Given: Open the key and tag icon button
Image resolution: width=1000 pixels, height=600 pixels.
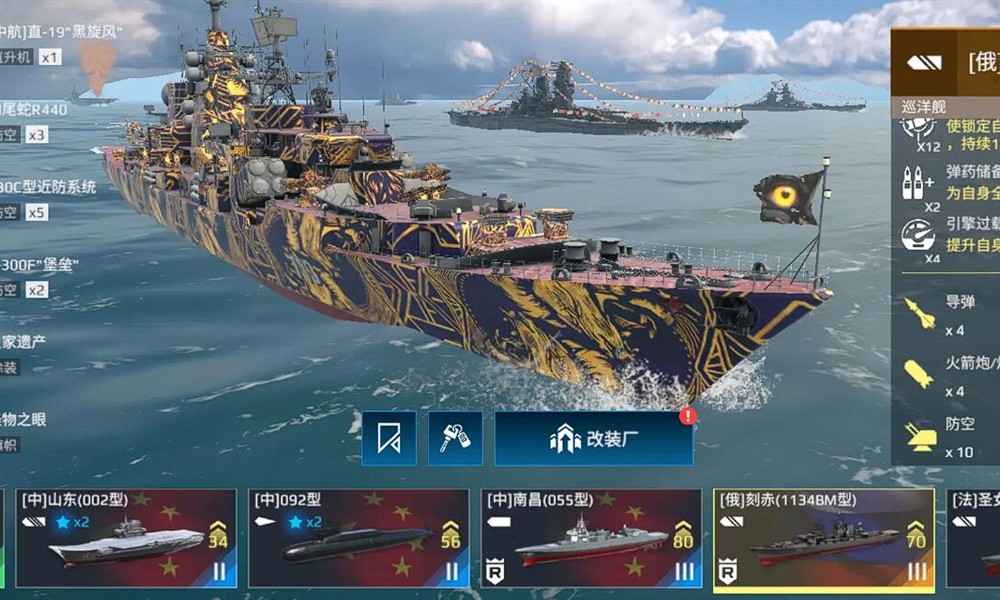Looking at the screenshot, I should (x=455, y=438).
